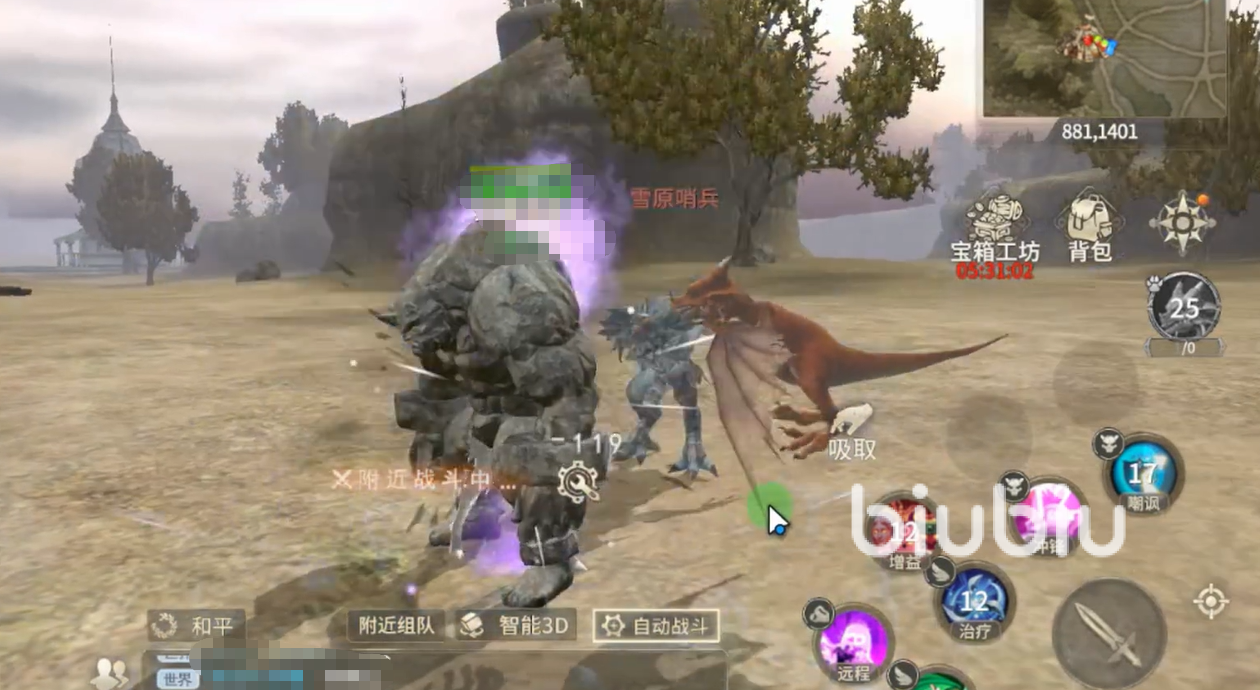The width and height of the screenshot is (1260, 690).
Task: Use the 嘲讽 taunt skill
Action: [1143, 473]
